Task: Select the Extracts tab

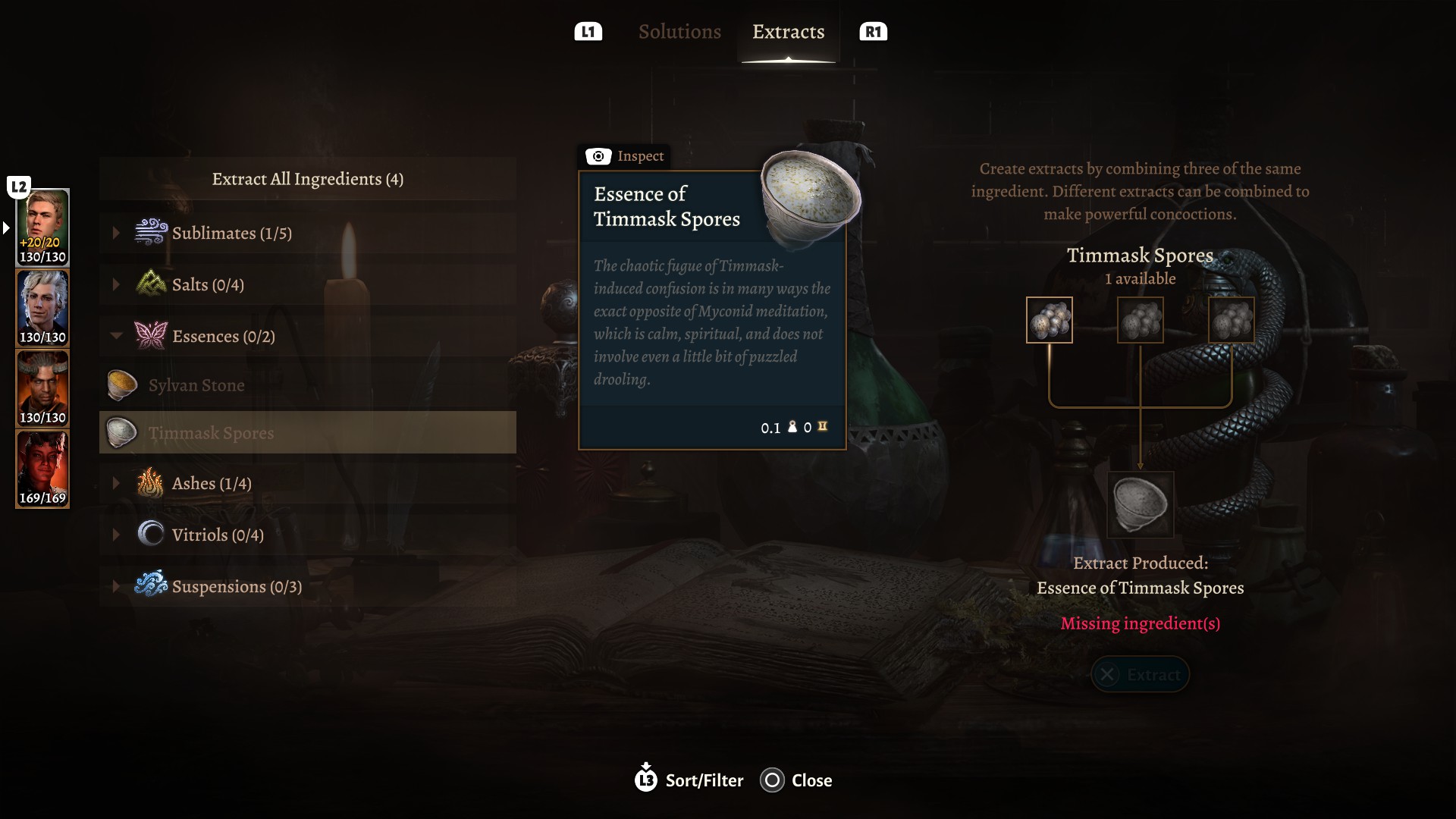Action: [788, 32]
